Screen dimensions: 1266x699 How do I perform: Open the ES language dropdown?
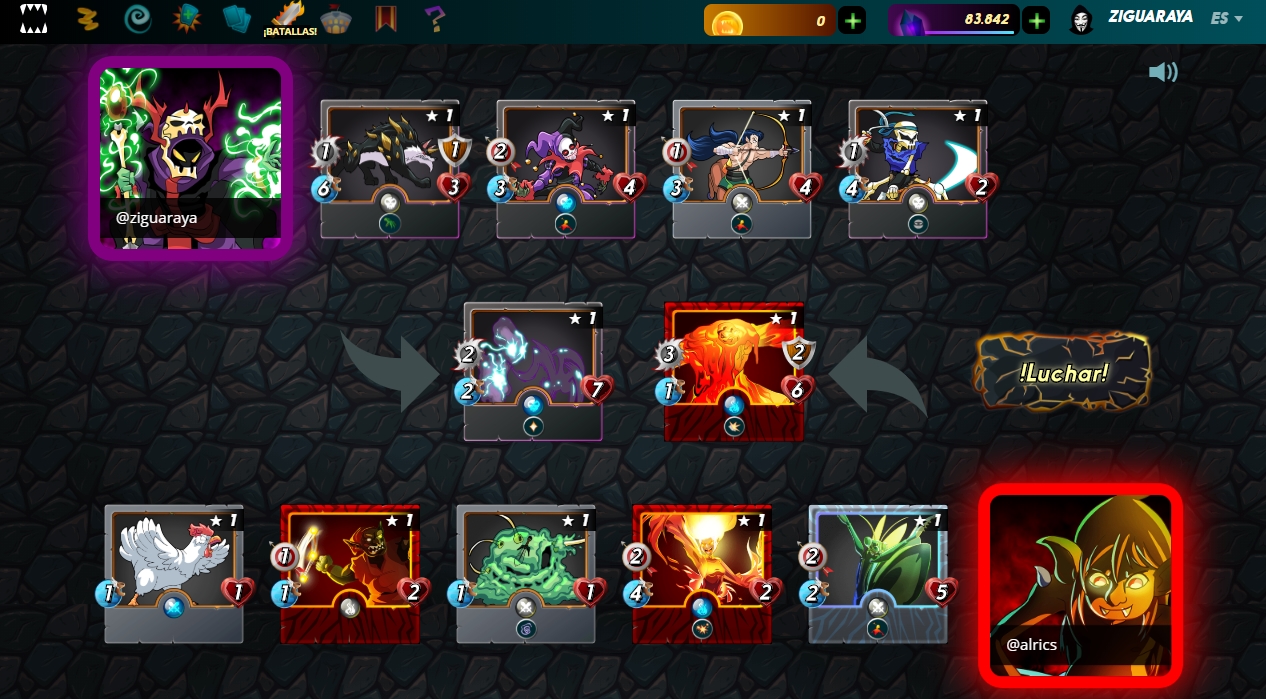pos(1226,18)
